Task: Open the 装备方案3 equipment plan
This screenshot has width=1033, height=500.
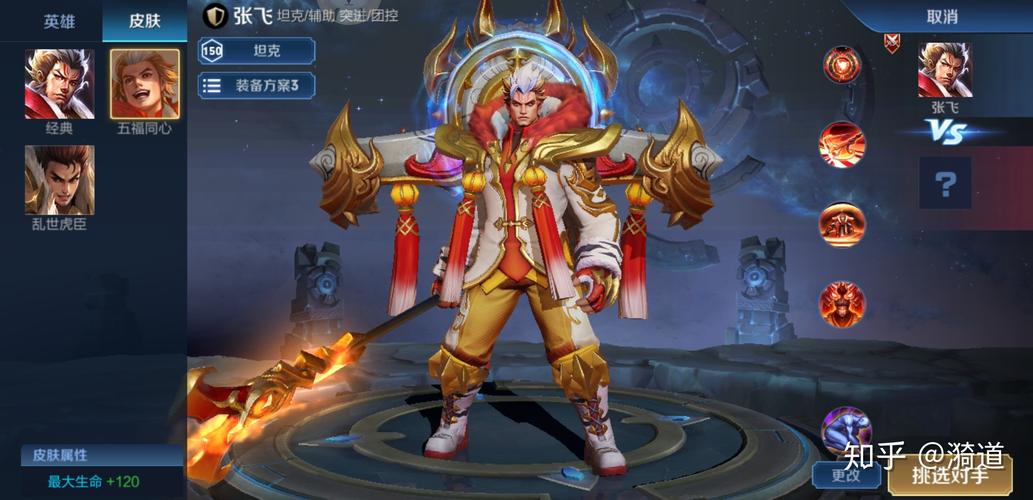Action: pyautogui.click(x=257, y=85)
